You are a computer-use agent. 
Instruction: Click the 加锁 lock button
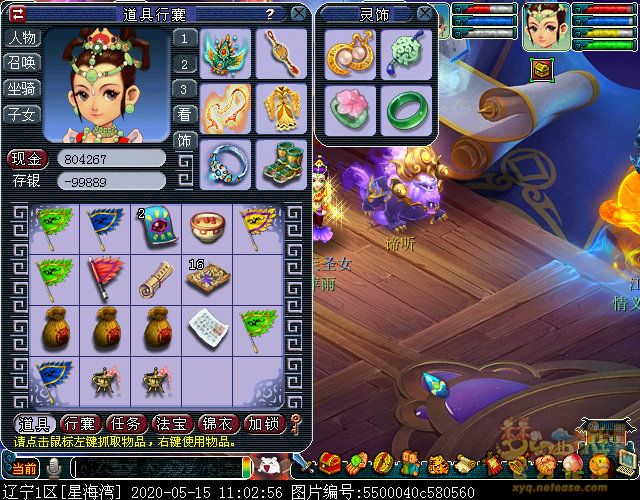[265, 423]
